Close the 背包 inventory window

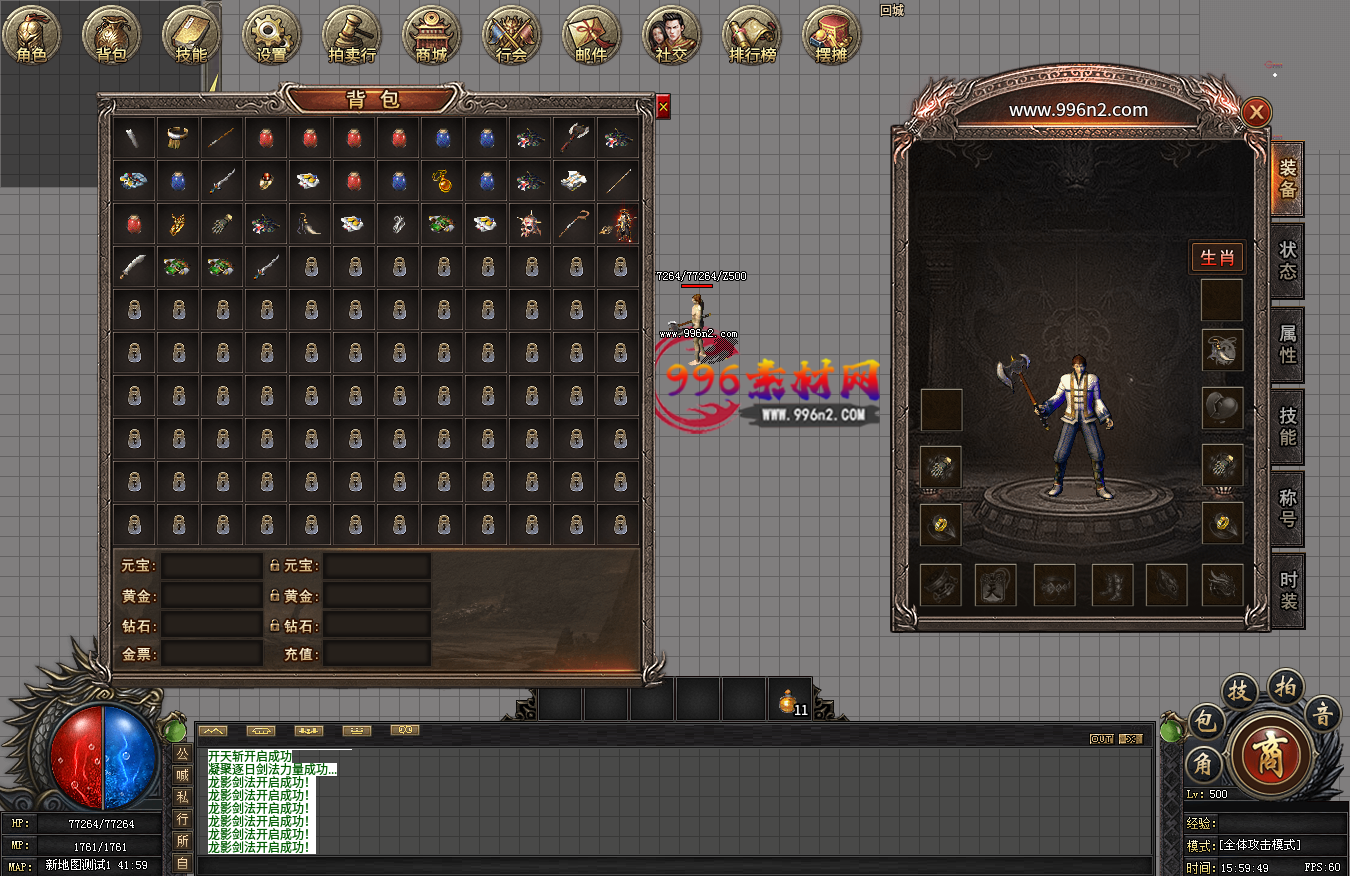[663, 106]
